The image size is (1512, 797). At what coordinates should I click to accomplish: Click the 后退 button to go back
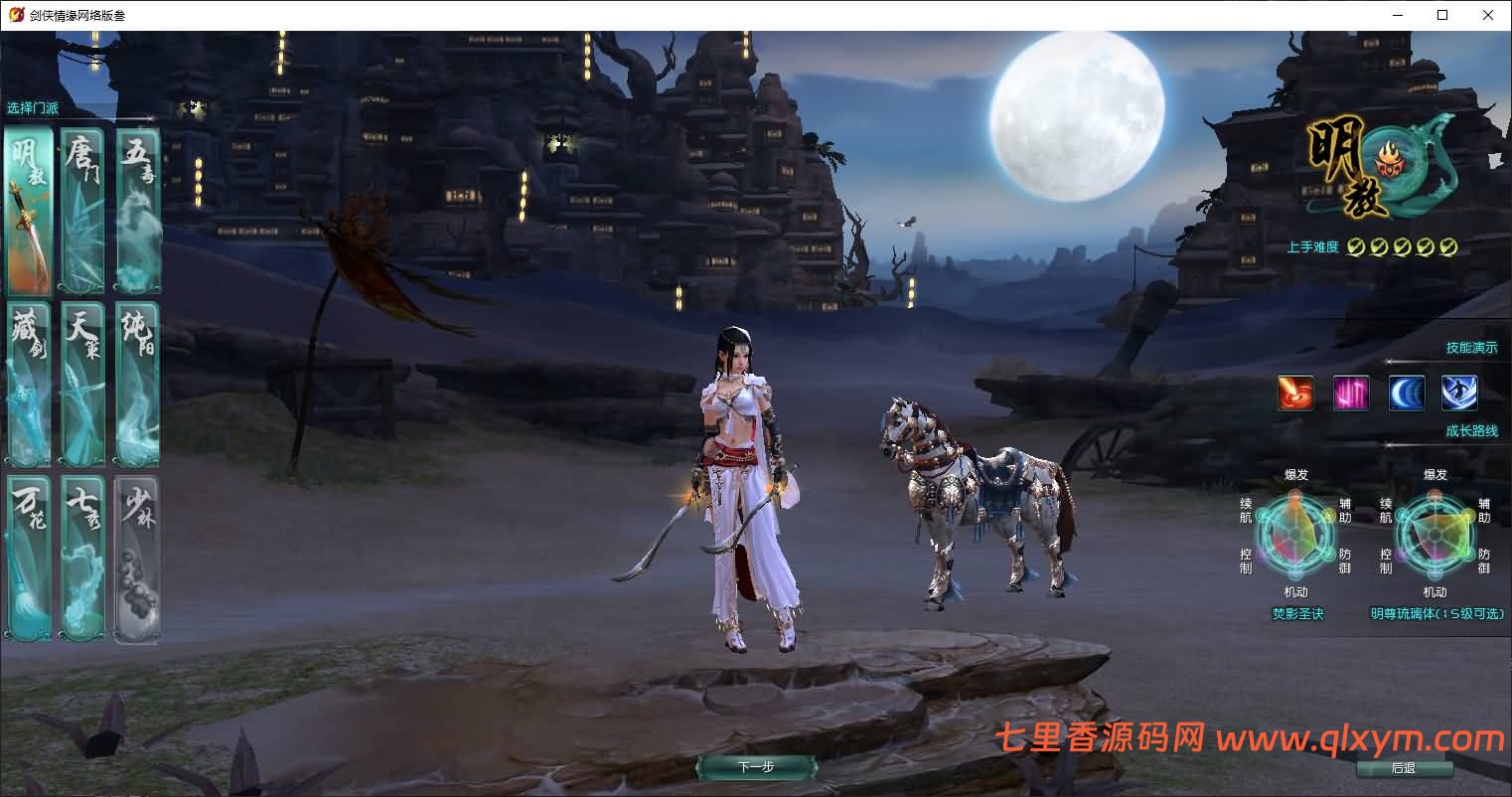click(1407, 768)
